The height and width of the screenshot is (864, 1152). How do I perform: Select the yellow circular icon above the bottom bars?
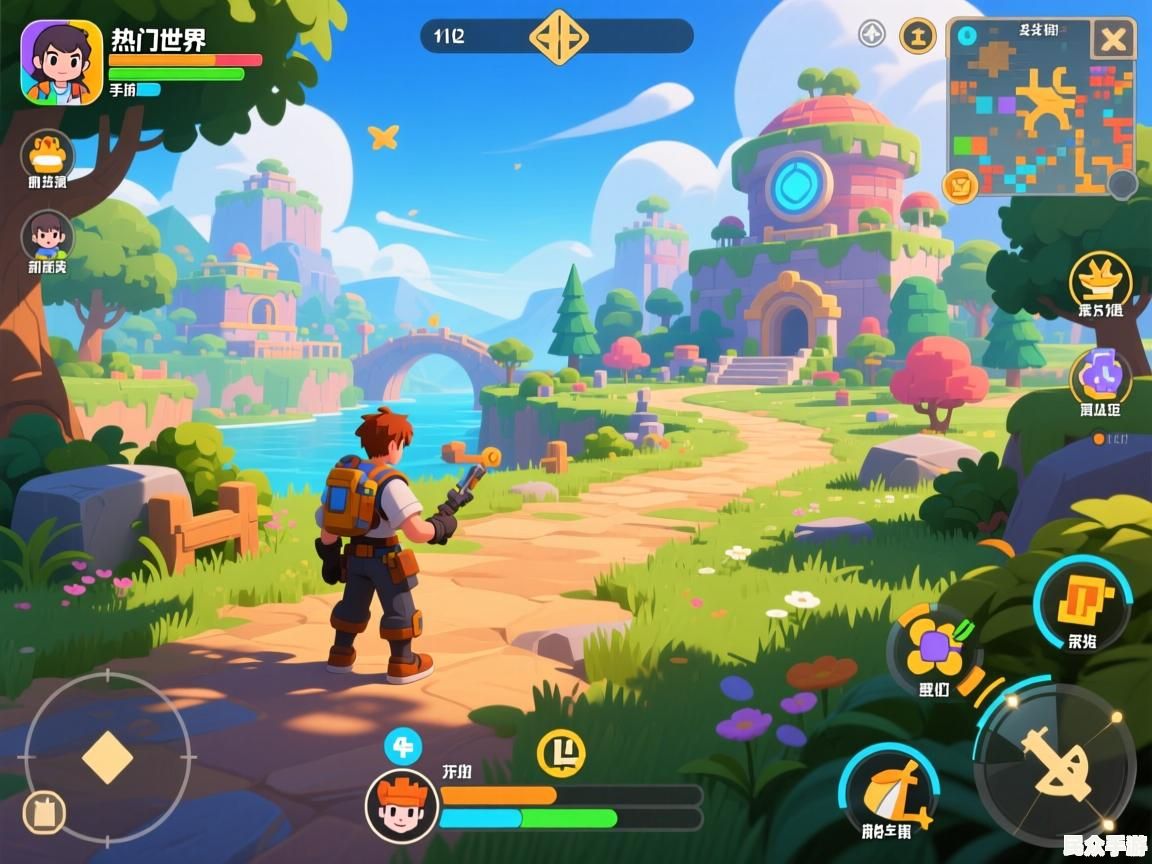561,753
